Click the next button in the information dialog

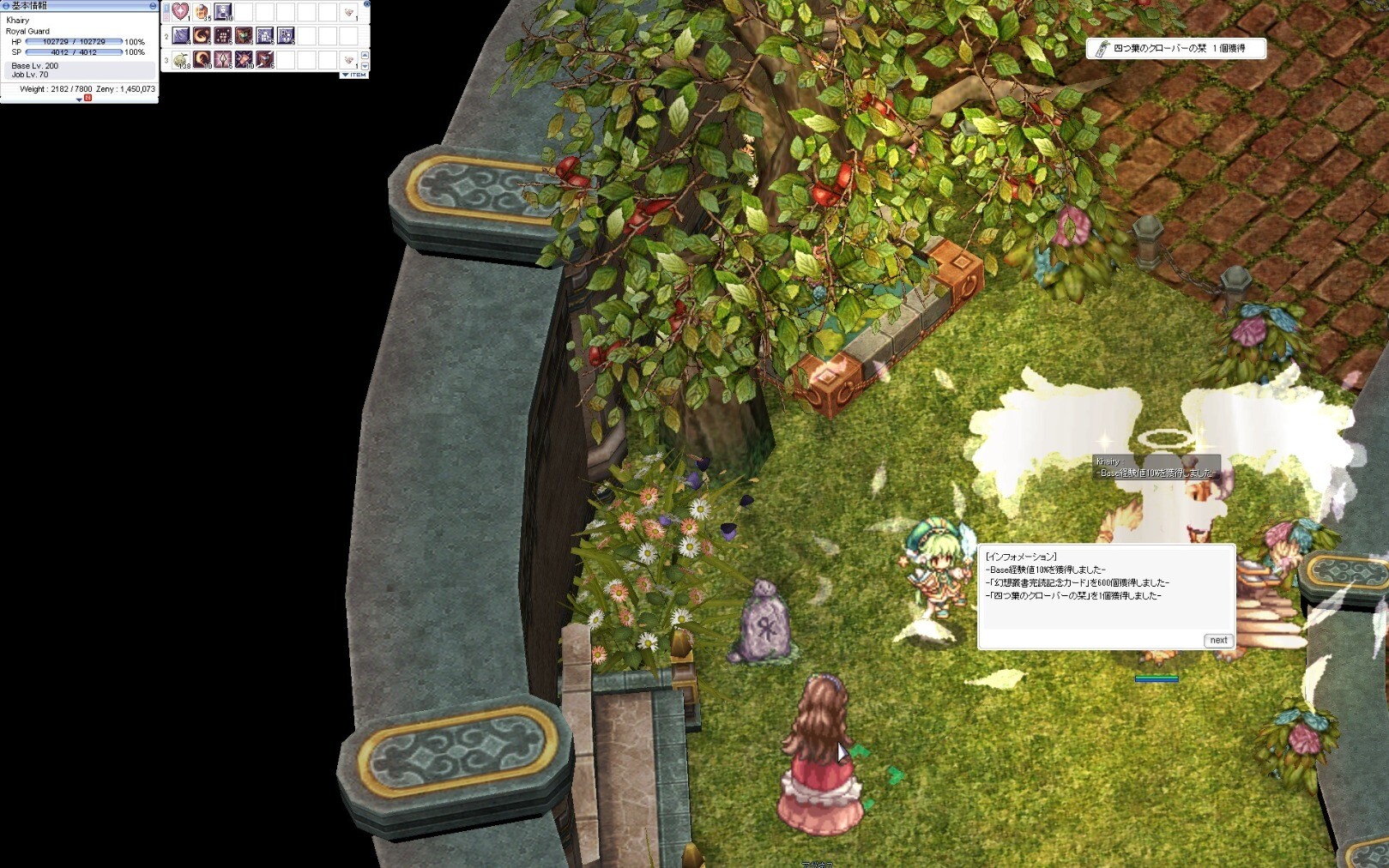[x=1218, y=640]
